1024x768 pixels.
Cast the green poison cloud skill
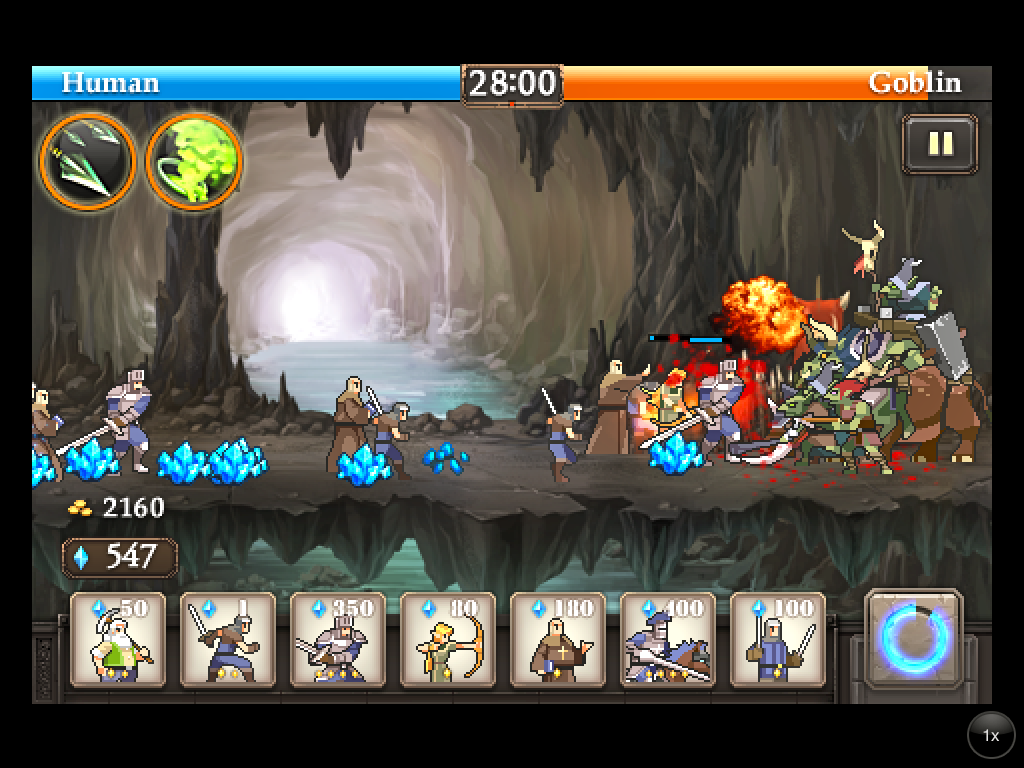(194, 161)
